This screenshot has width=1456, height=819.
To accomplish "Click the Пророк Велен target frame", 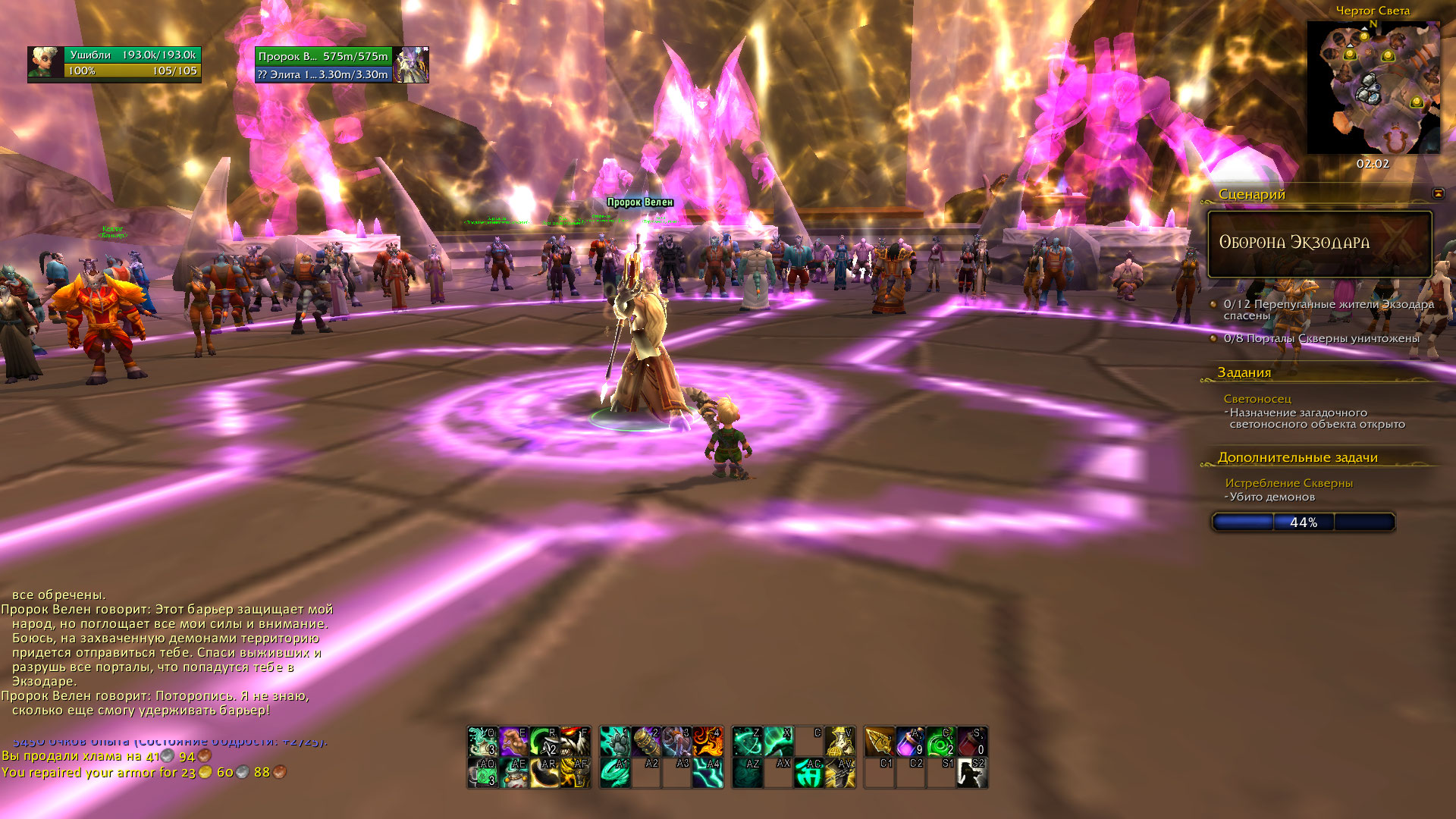I will pos(341,64).
